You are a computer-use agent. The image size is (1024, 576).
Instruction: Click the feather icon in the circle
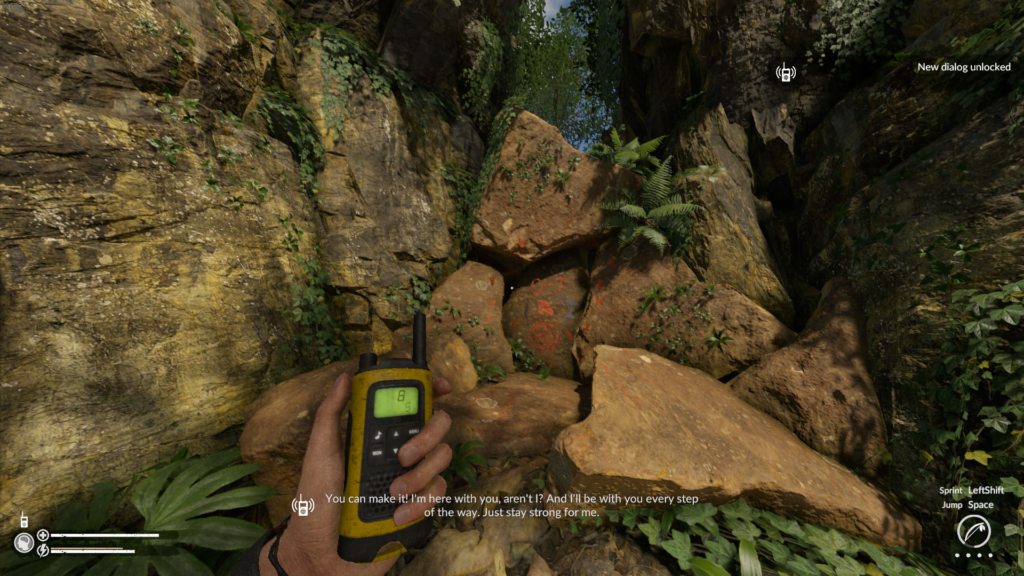click(973, 531)
